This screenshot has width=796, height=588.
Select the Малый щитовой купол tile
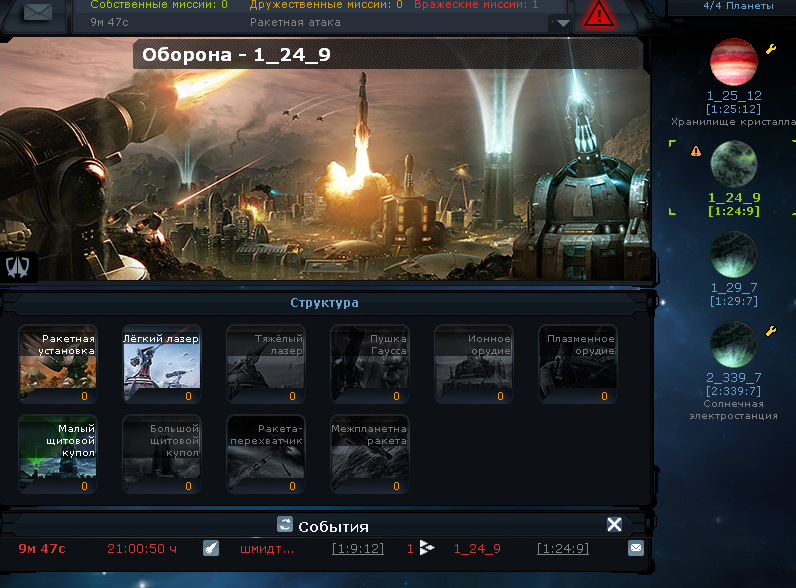pos(57,453)
